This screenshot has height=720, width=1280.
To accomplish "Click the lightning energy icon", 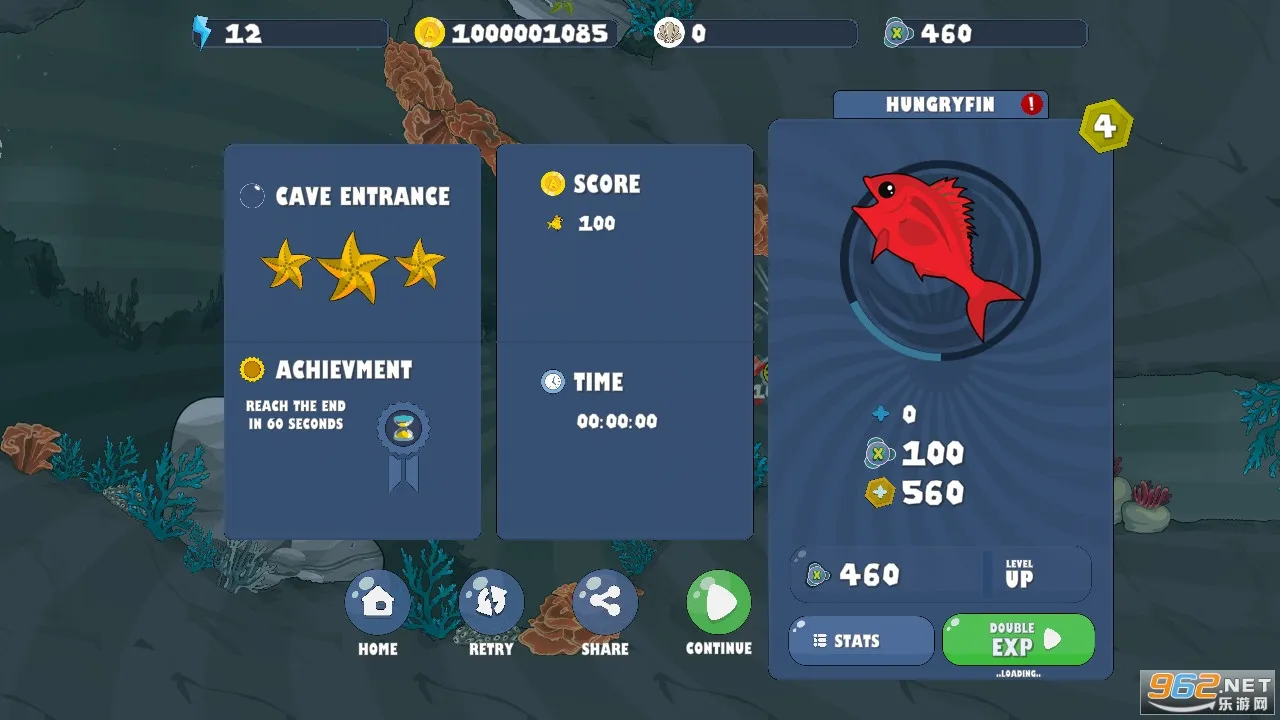I will (200, 33).
